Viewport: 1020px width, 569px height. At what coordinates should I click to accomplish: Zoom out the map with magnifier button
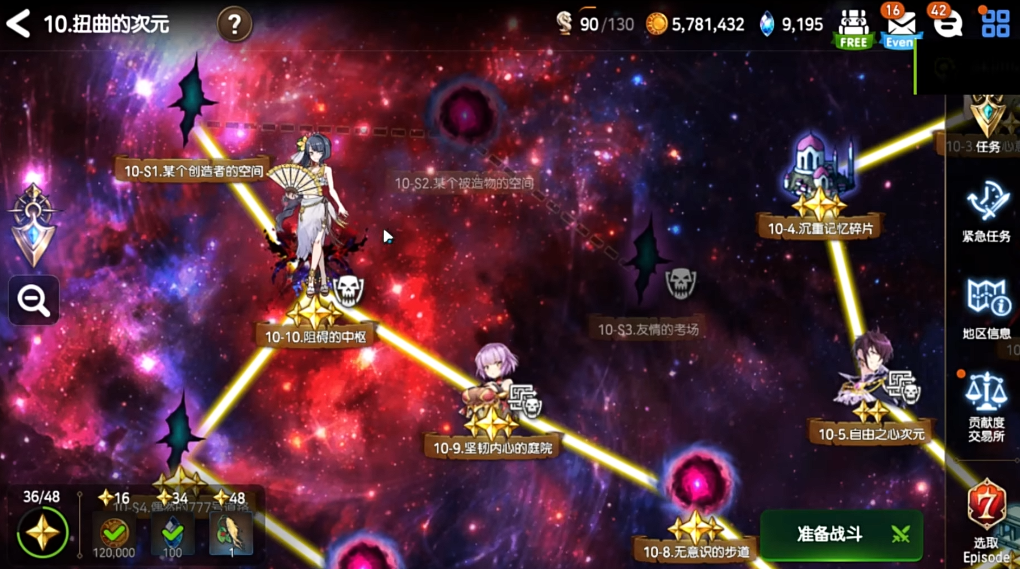[34, 300]
